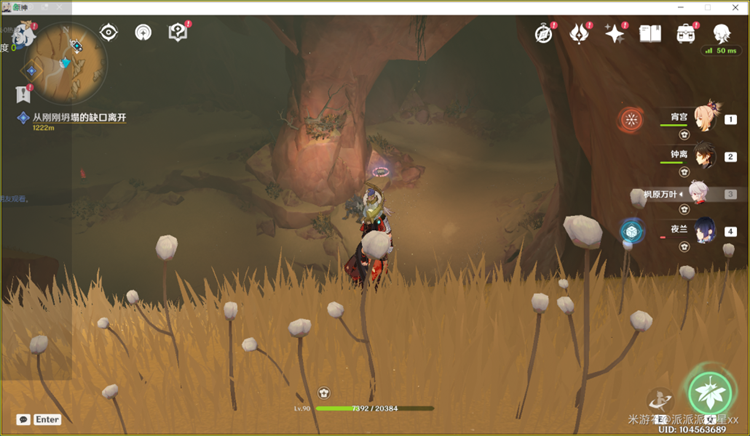
Task: Open the events compass icon
Action: tap(544, 34)
